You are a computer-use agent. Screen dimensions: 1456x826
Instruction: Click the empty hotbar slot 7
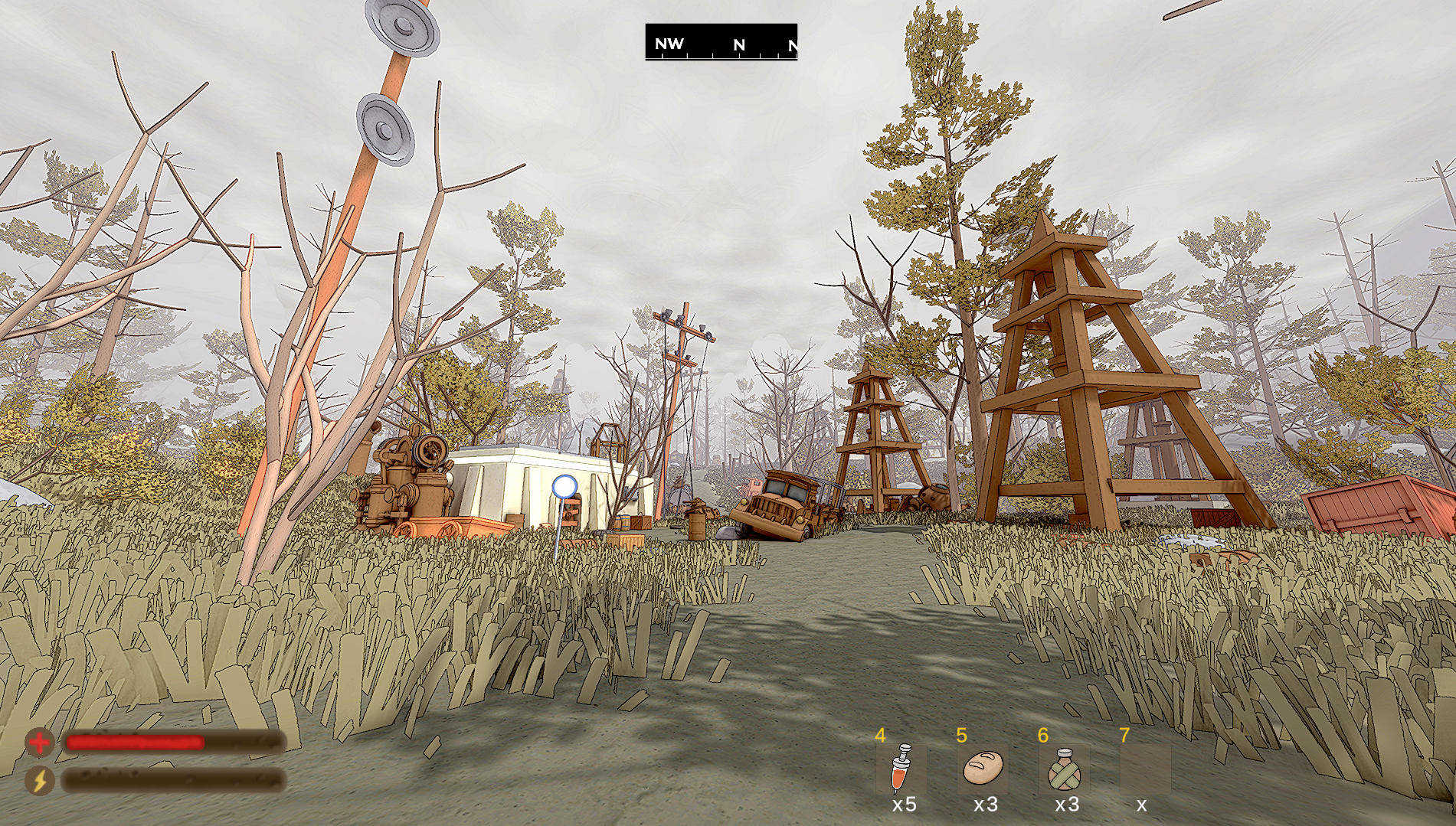tap(1145, 769)
